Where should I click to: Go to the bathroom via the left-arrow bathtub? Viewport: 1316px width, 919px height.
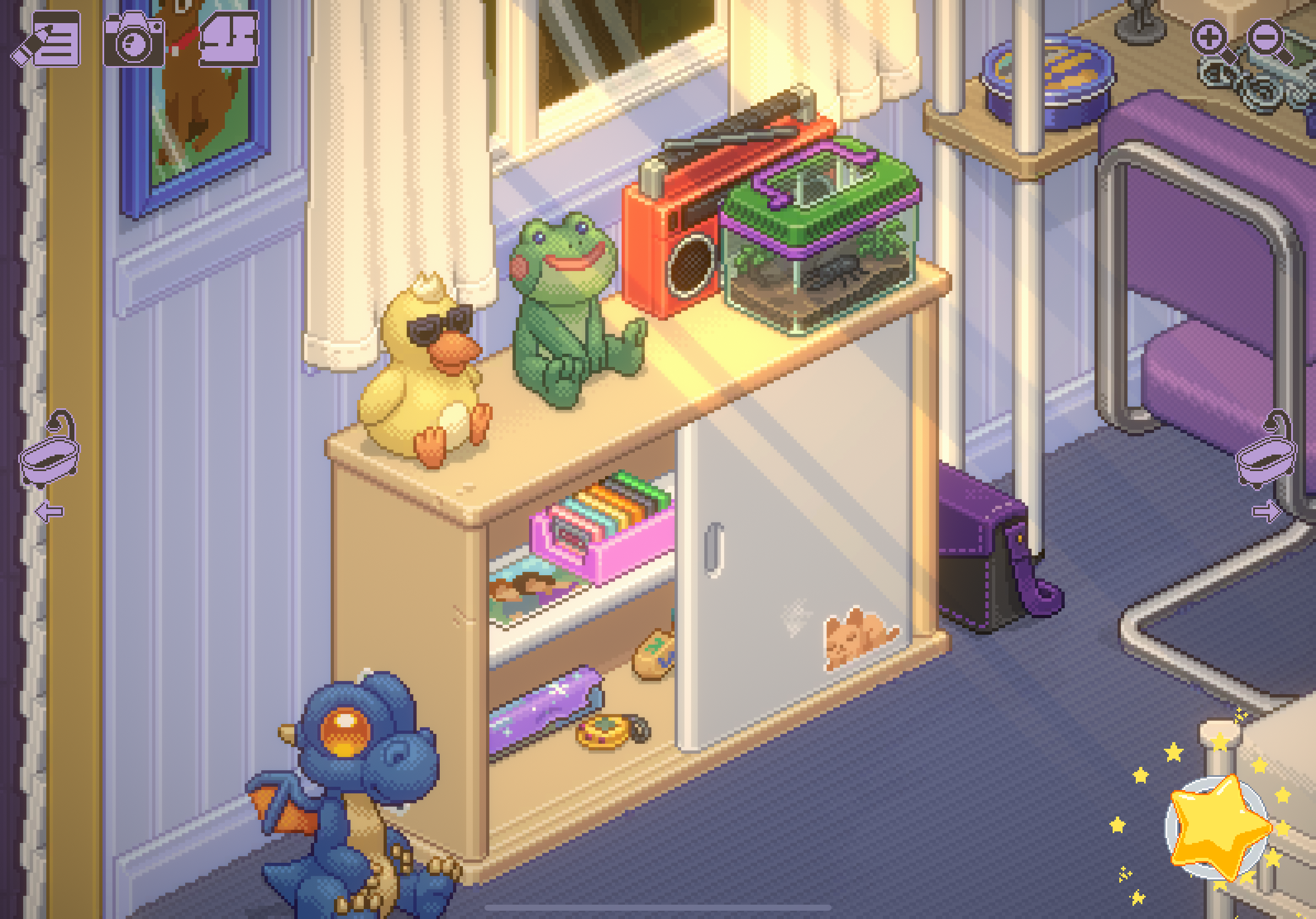point(49,458)
